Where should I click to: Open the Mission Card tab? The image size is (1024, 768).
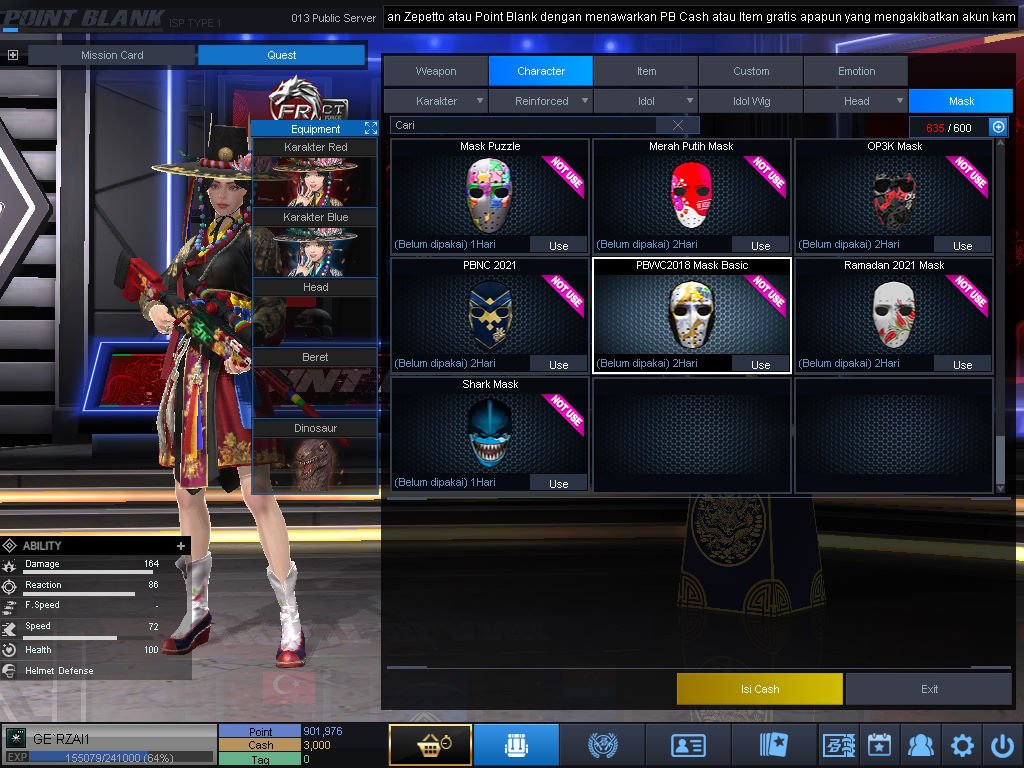click(112, 55)
